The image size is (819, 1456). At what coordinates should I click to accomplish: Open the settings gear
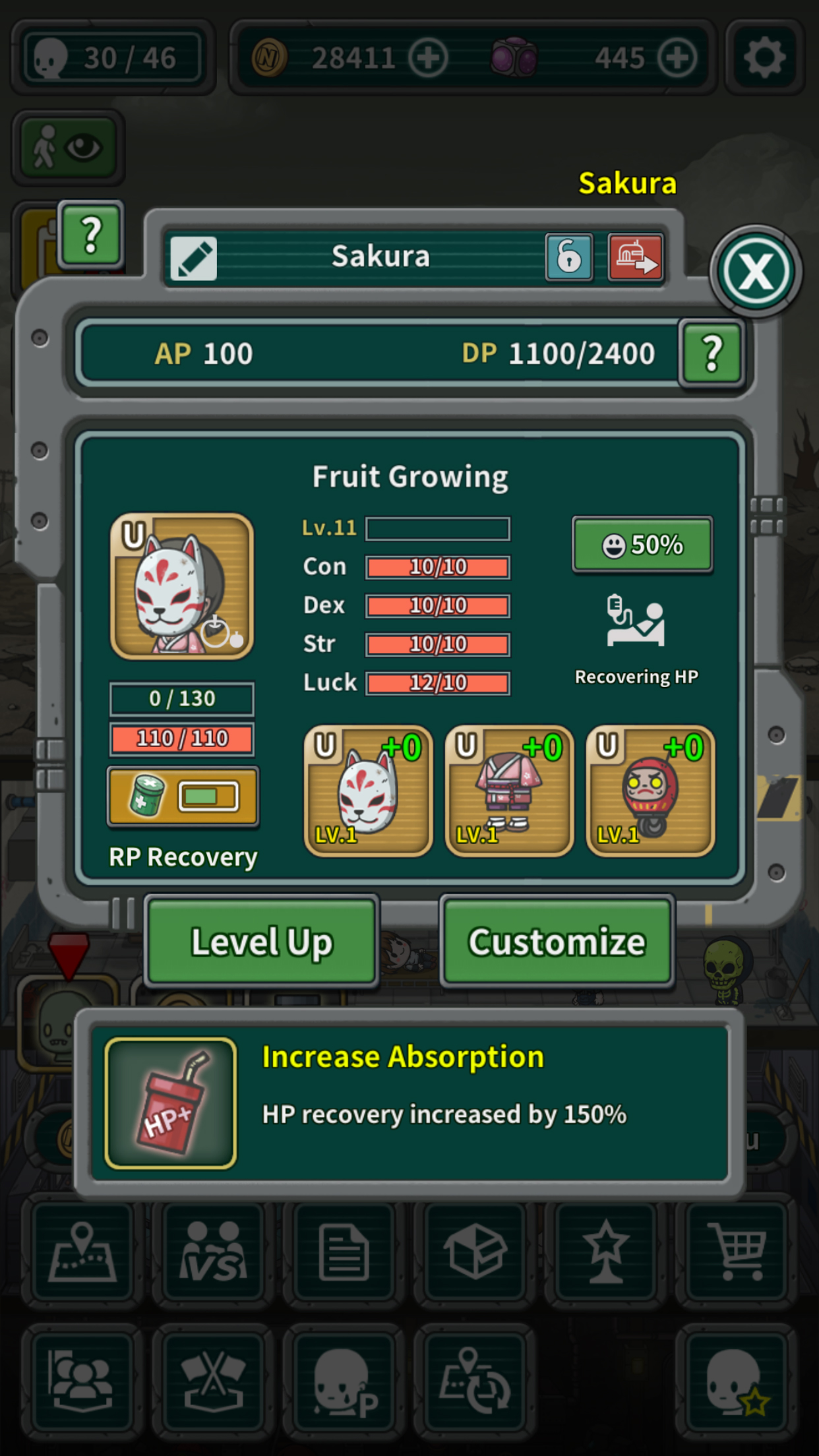[764, 57]
